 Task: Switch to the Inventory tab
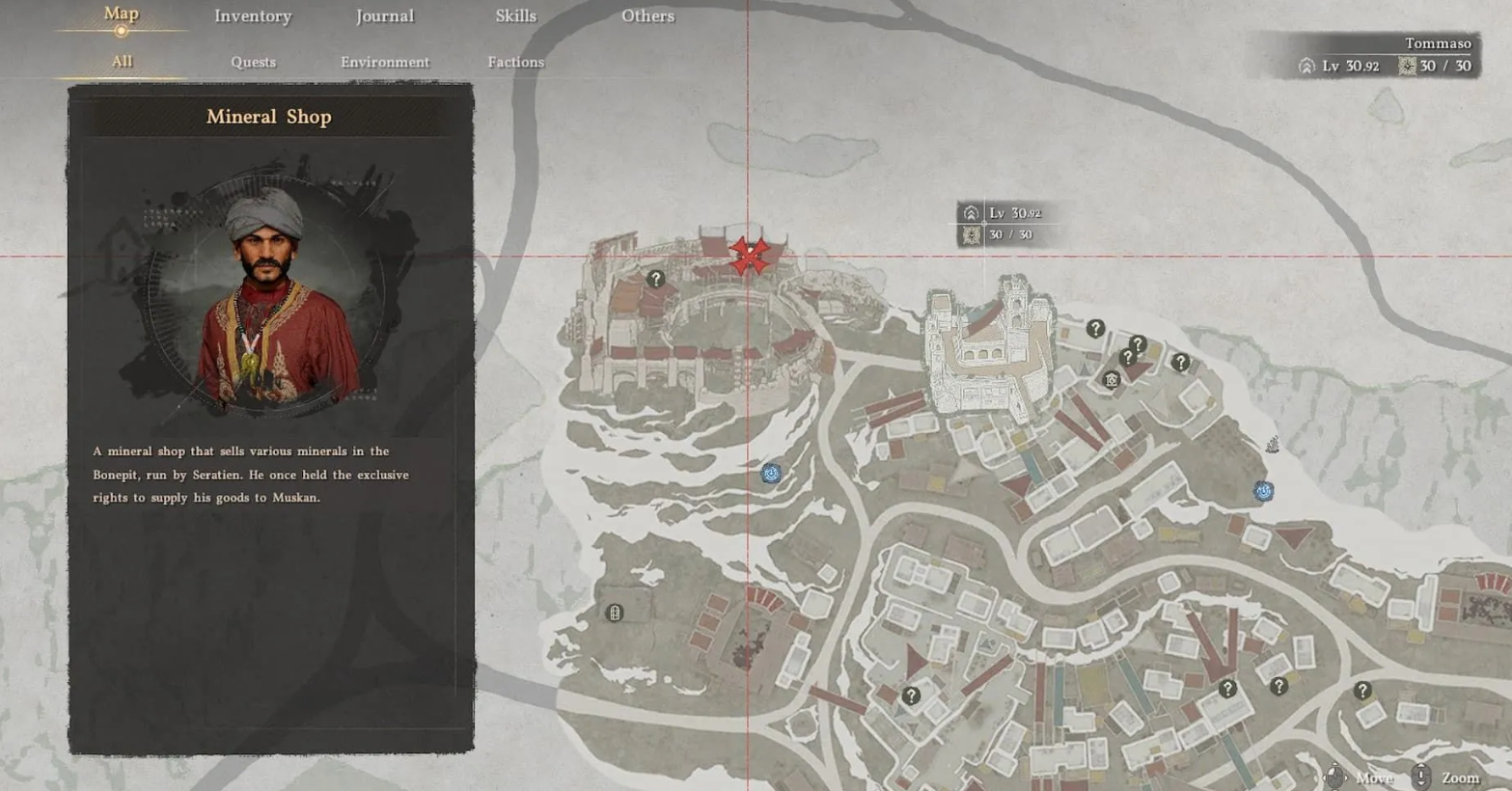[x=253, y=16]
